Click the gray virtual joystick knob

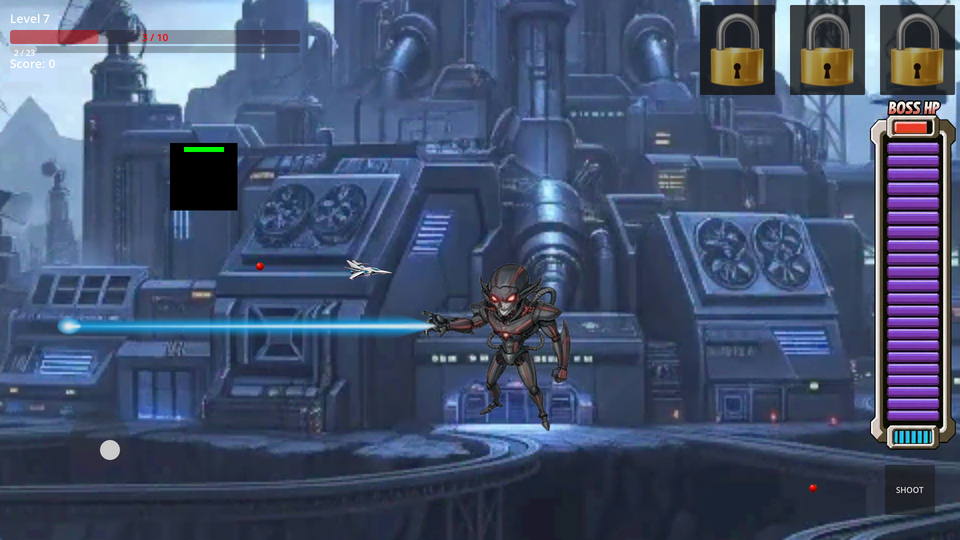(x=110, y=450)
